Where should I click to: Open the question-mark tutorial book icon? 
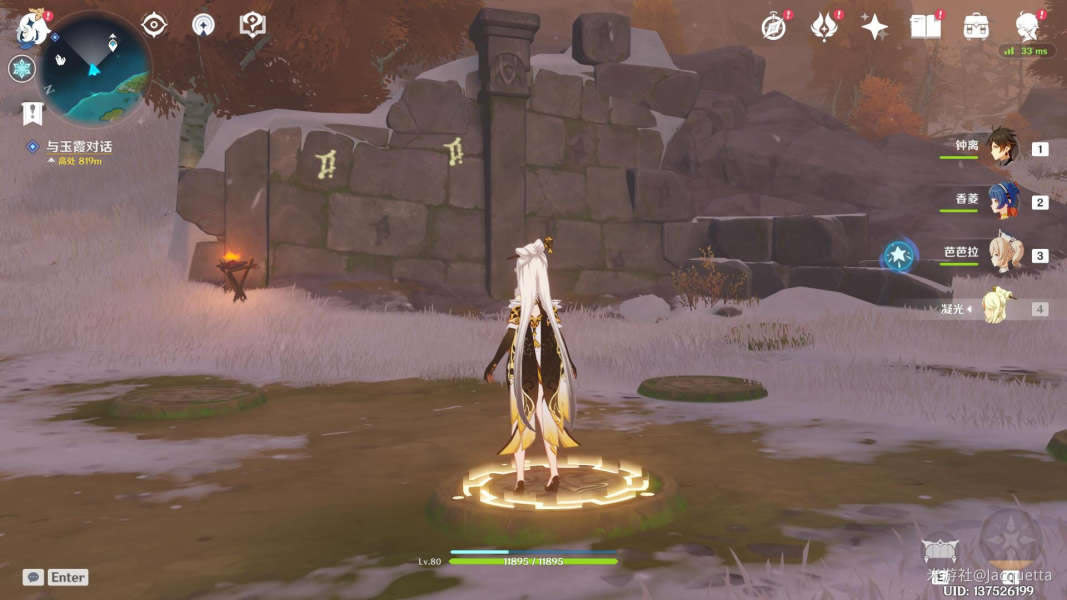pyautogui.click(x=253, y=25)
